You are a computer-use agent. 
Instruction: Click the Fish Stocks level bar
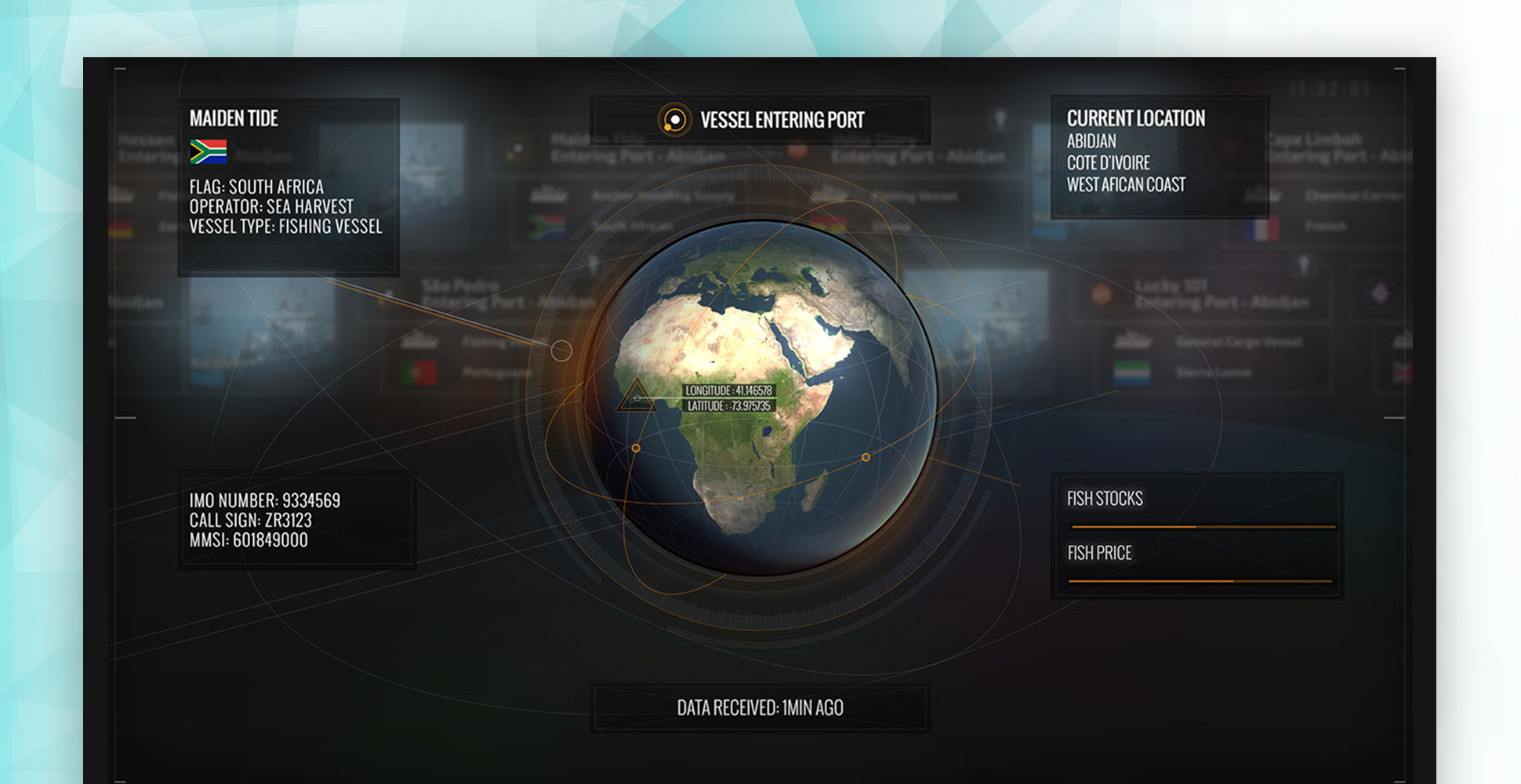(1202, 527)
